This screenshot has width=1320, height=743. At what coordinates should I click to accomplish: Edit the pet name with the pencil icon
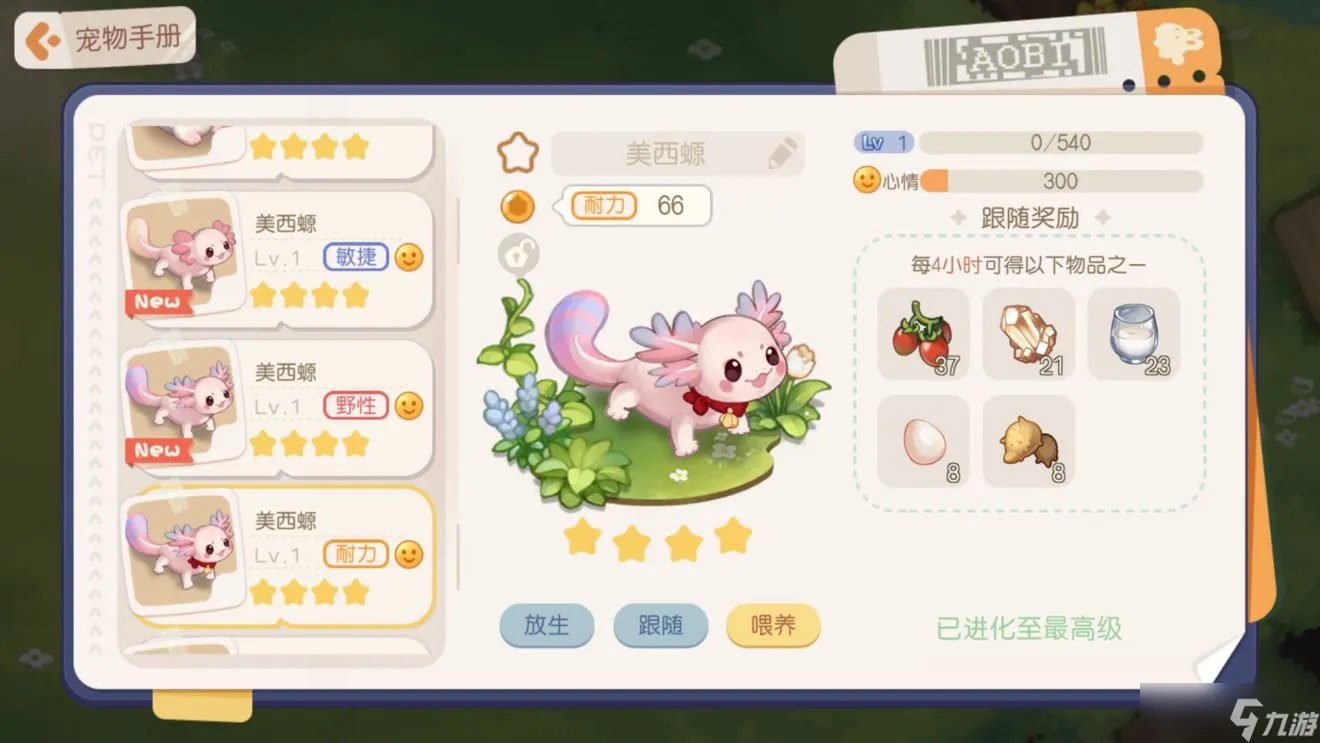pyautogui.click(x=784, y=152)
